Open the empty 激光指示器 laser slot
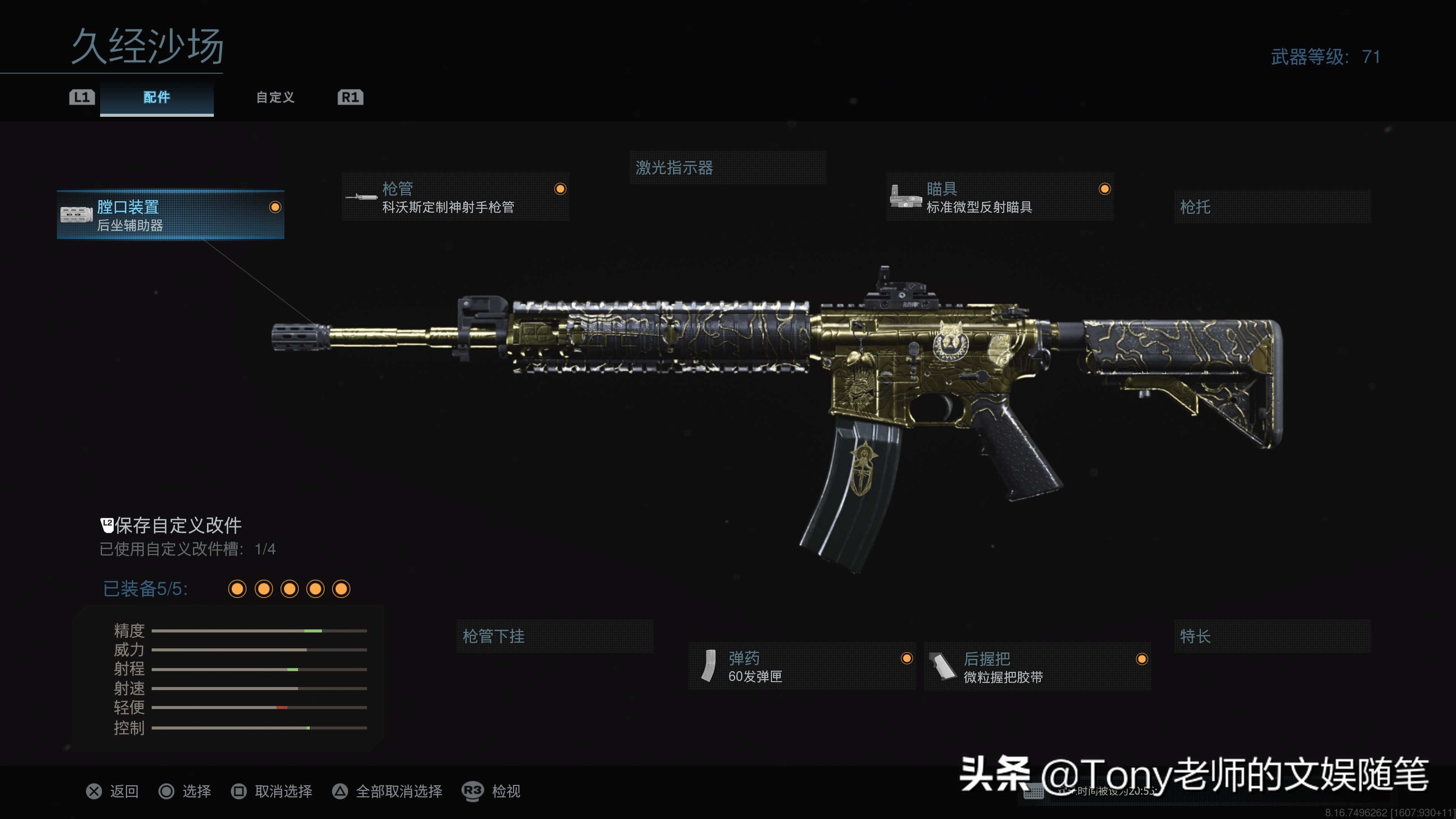 pos(727,168)
